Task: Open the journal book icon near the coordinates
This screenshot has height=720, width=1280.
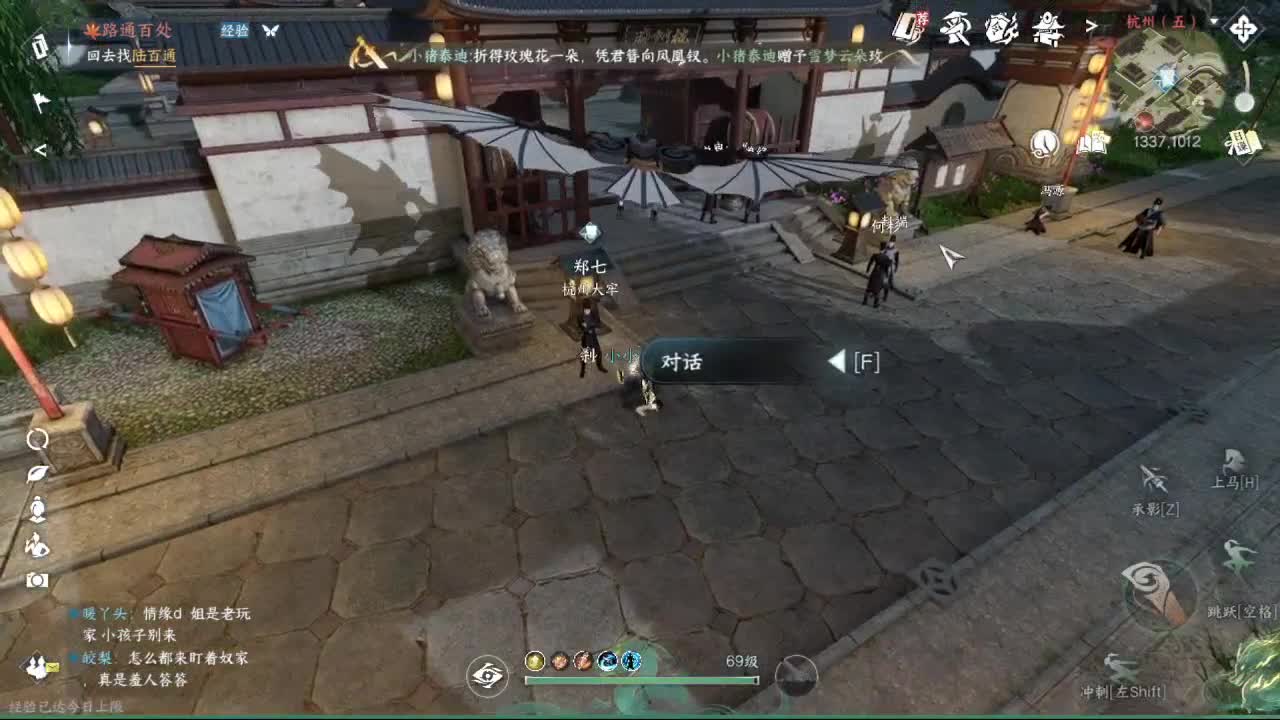Action: (1091, 145)
